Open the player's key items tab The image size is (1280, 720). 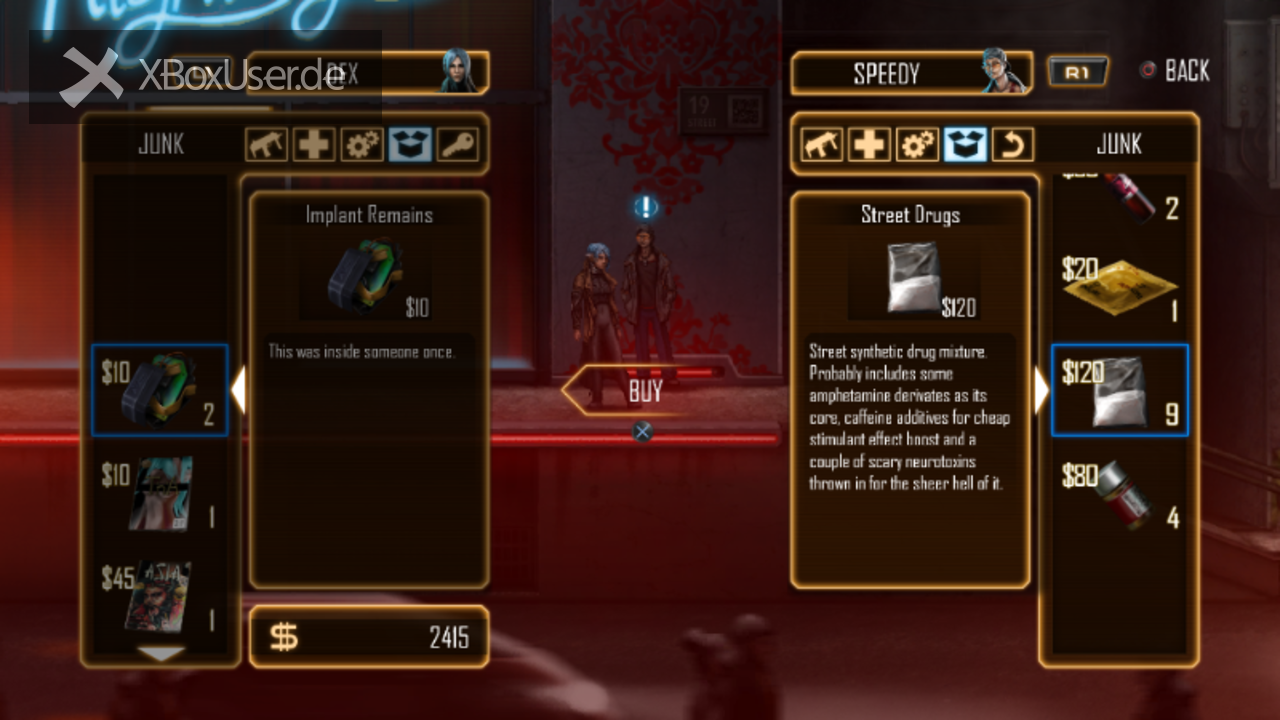tap(457, 146)
